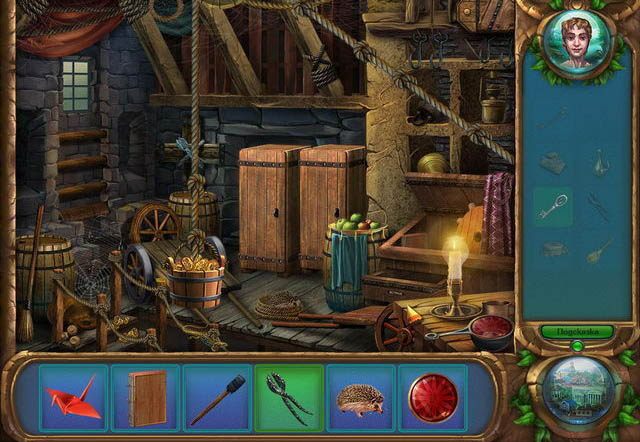Select the key silhouette in the task list
This screenshot has height=442, width=640.
tap(553, 207)
